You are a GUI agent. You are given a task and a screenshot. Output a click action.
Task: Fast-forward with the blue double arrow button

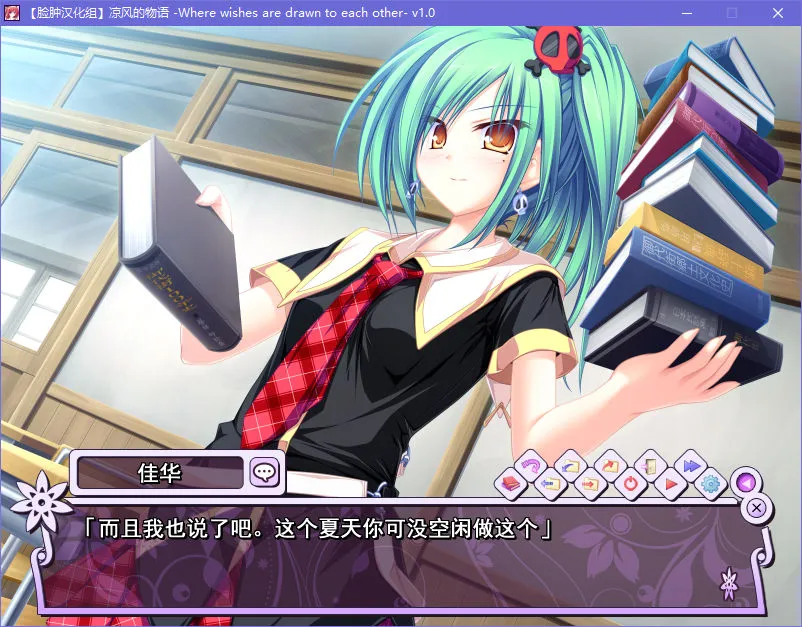(x=689, y=465)
